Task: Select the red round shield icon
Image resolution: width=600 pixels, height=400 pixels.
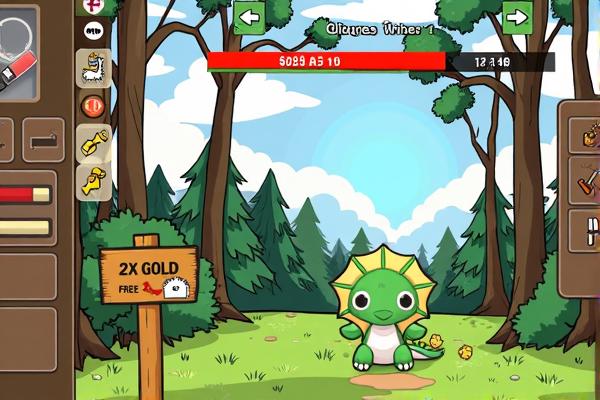Action: 94,105
